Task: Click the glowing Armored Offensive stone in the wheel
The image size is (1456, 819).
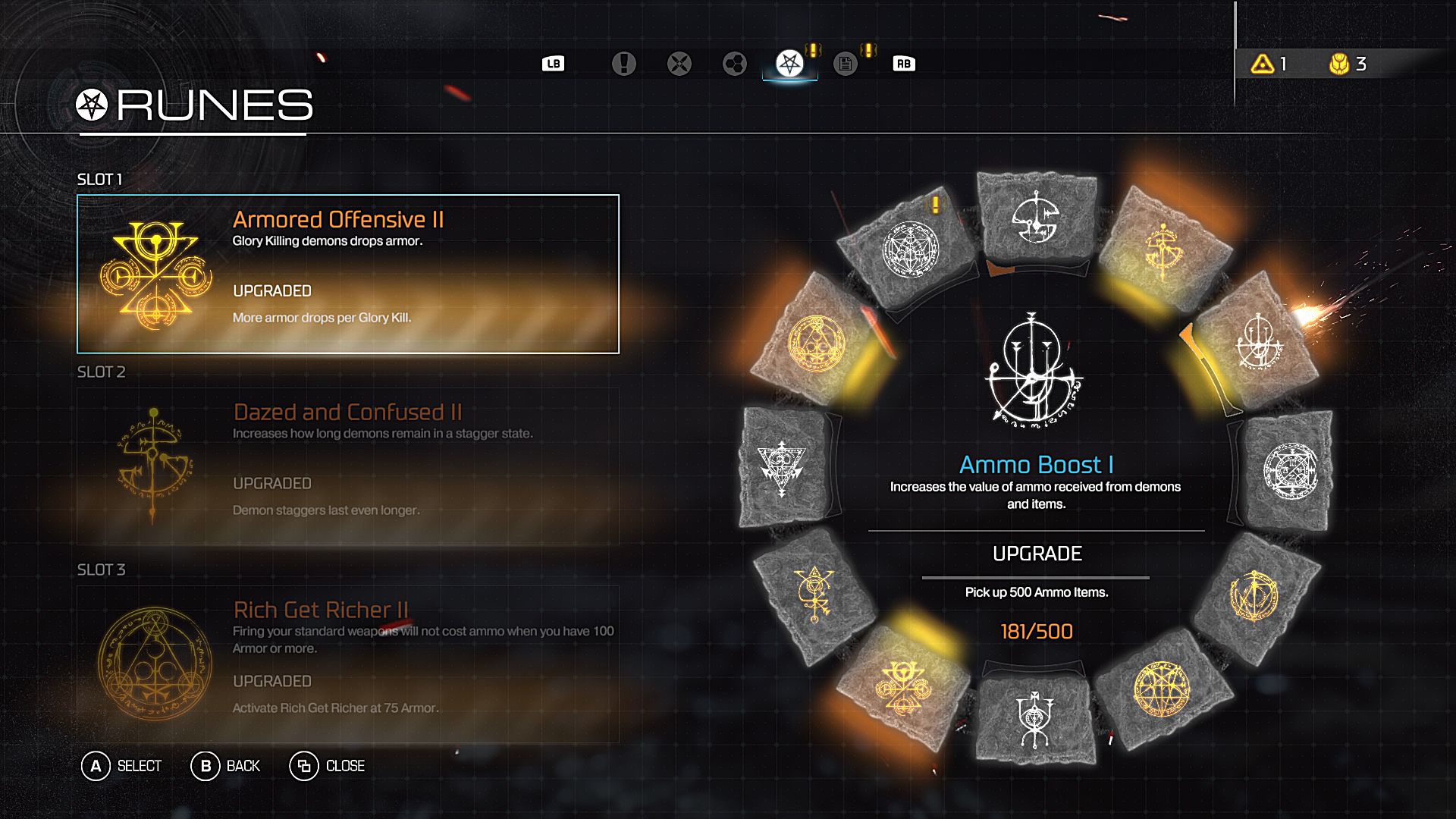Action: pos(902,686)
